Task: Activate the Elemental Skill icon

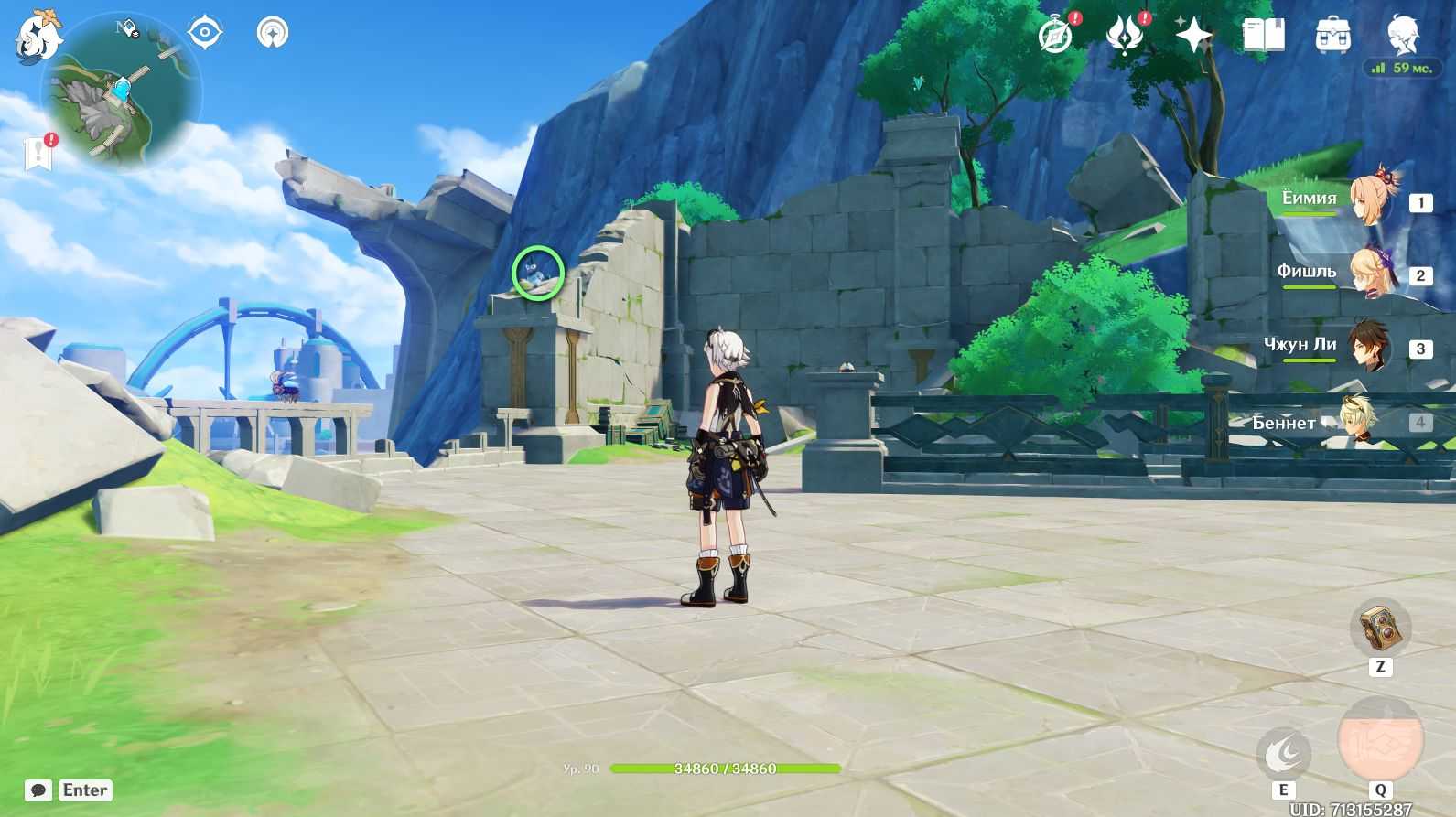Action: tap(1284, 754)
